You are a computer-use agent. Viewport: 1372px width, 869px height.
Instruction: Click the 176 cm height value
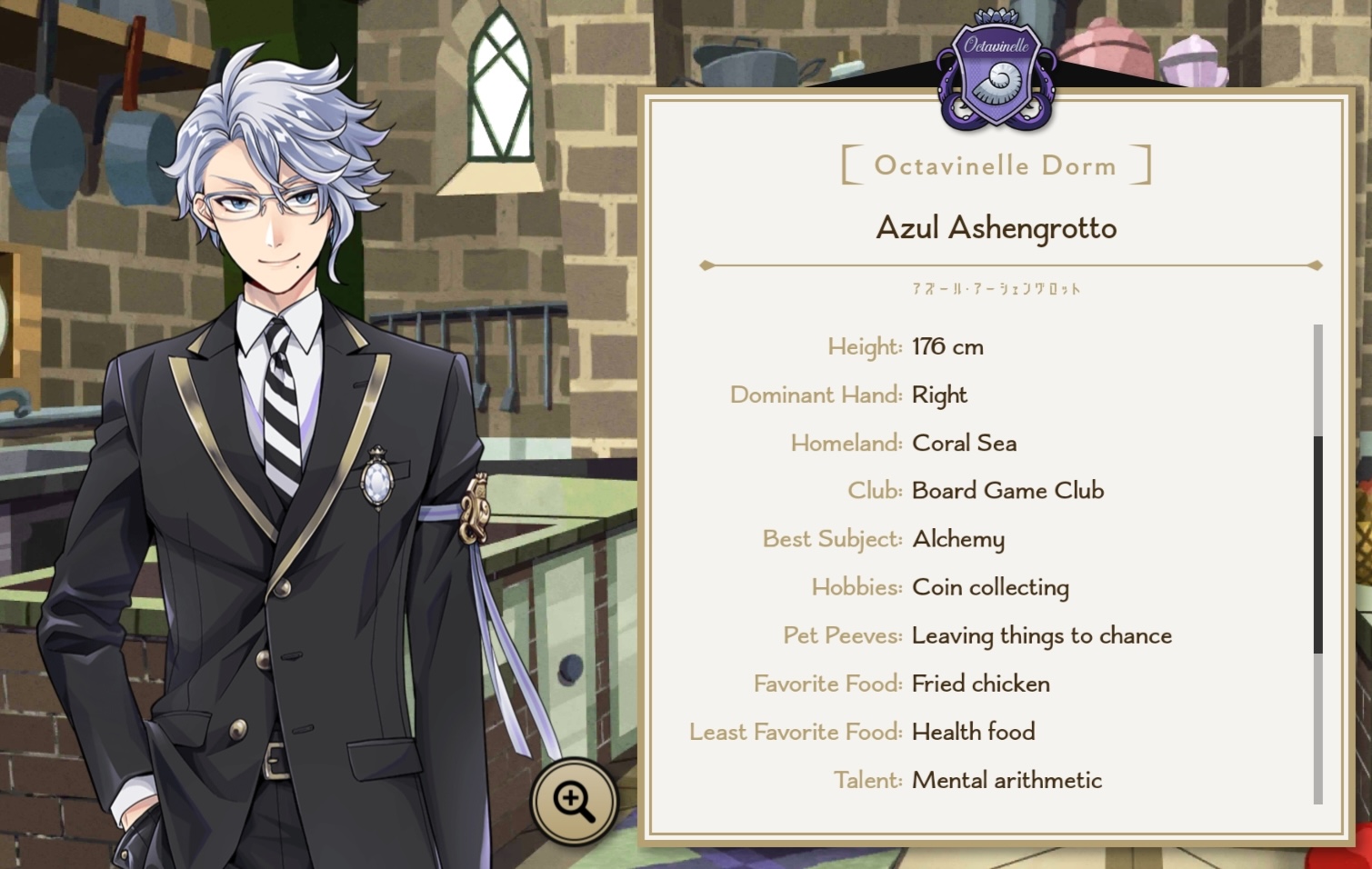946,346
